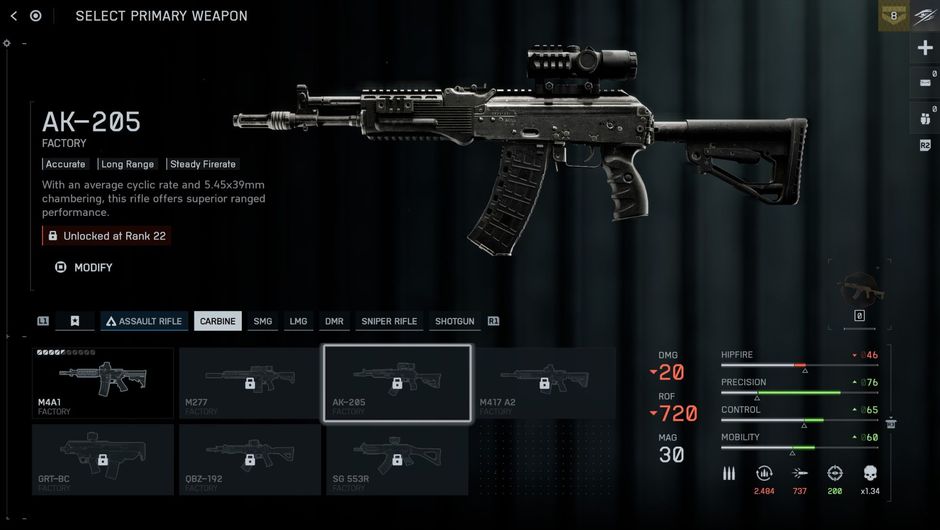Choose the Sniper Rifle tab
940x530 pixels.
(389, 321)
